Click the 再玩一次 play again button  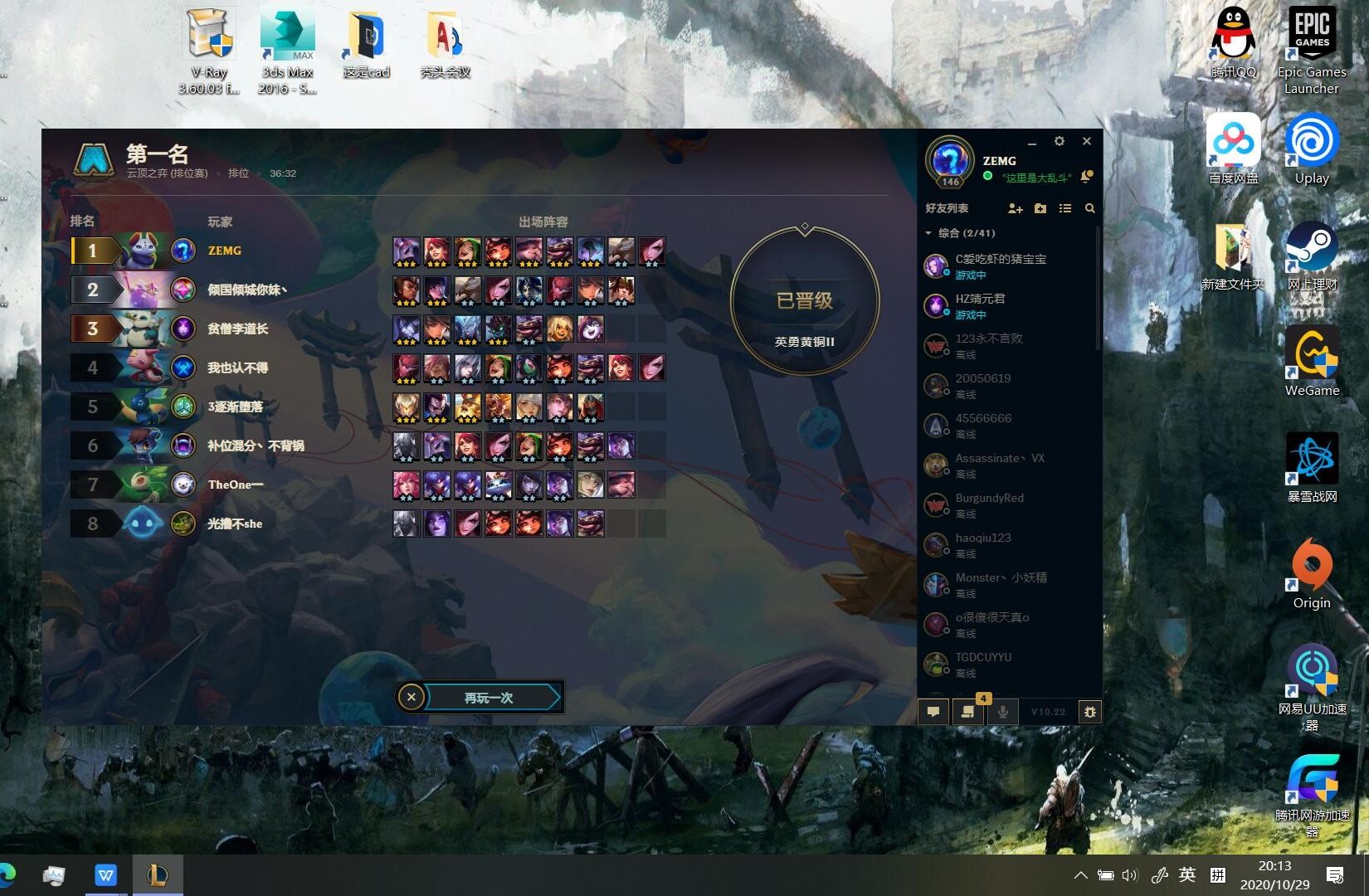(x=489, y=698)
